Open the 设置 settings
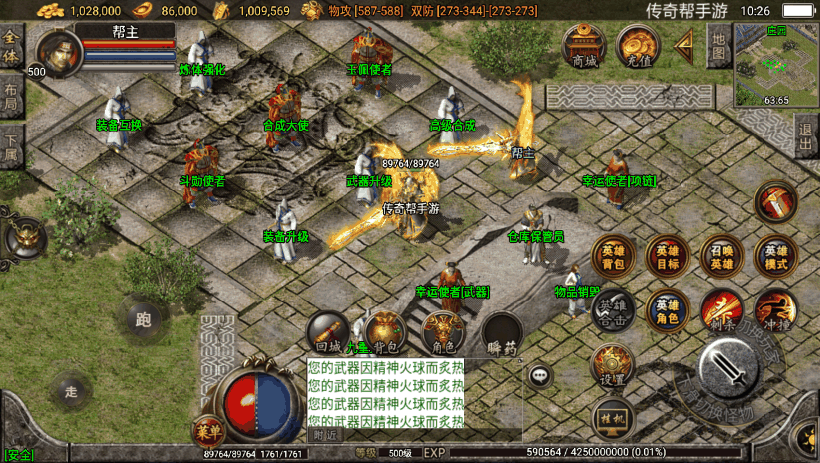 click(x=612, y=365)
